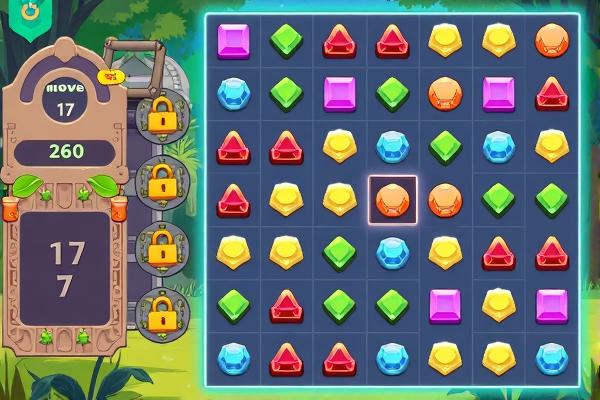Select the purple gem between two green gems

click(x=339, y=93)
